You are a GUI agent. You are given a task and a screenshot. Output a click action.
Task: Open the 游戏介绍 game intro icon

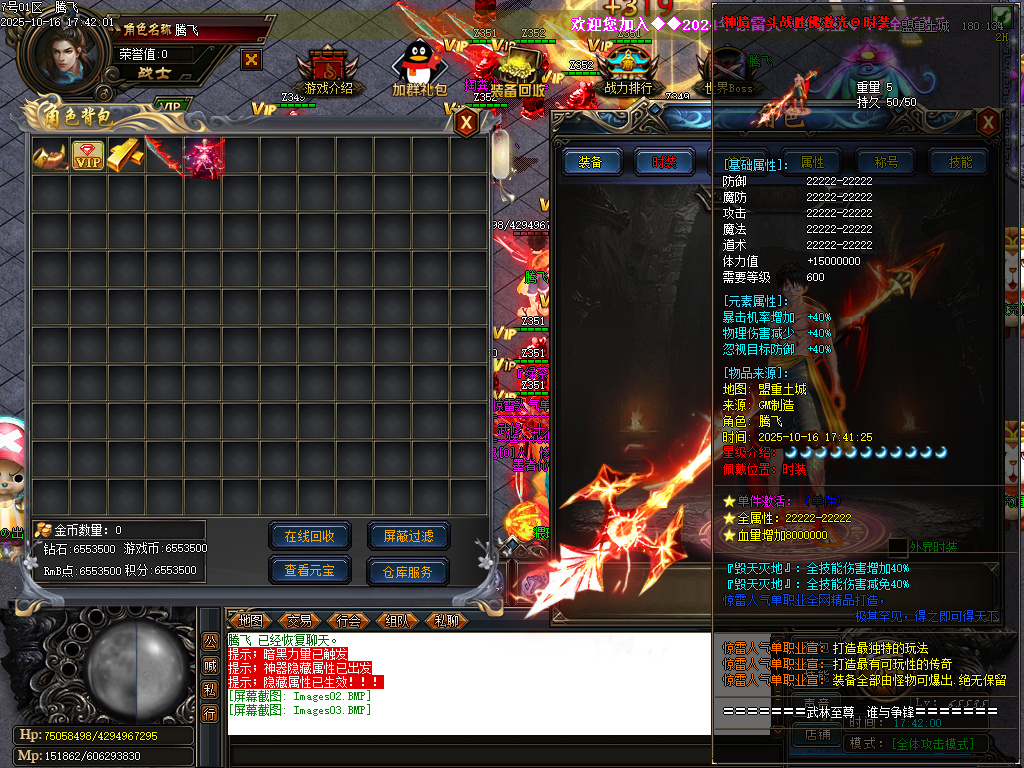[x=328, y=70]
